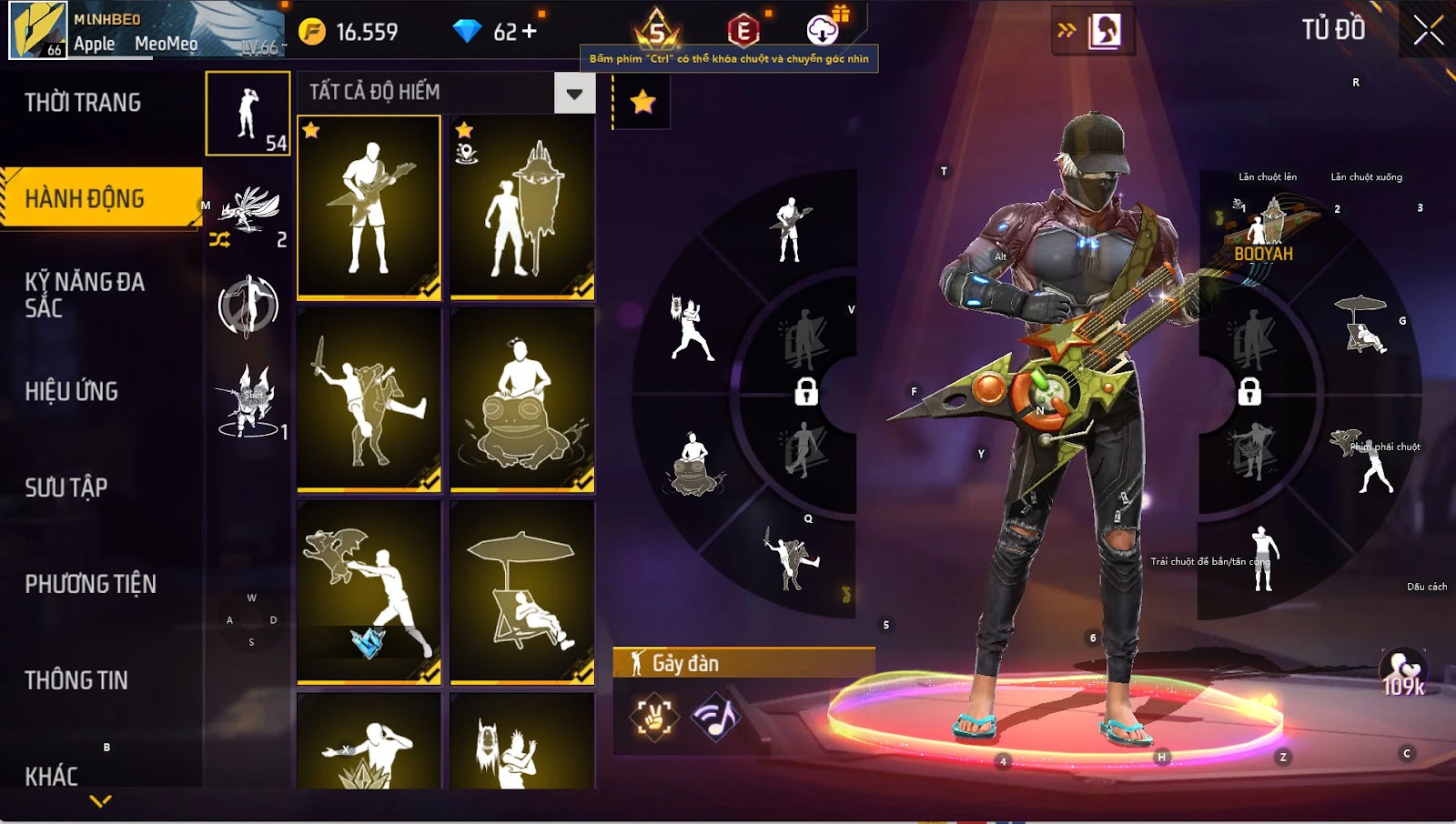Toggle the star favorites filter
The image size is (1456, 824).
point(642,102)
